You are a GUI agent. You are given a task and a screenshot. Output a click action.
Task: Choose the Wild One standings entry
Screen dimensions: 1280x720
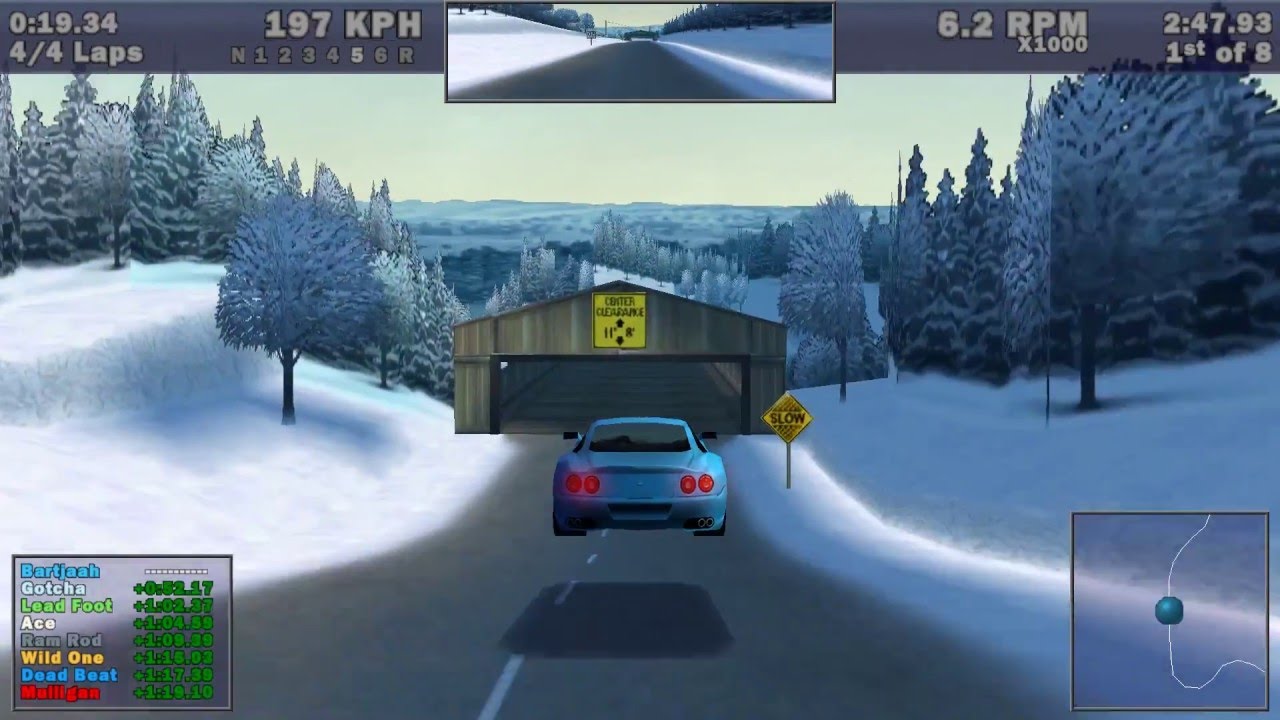(63, 658)
